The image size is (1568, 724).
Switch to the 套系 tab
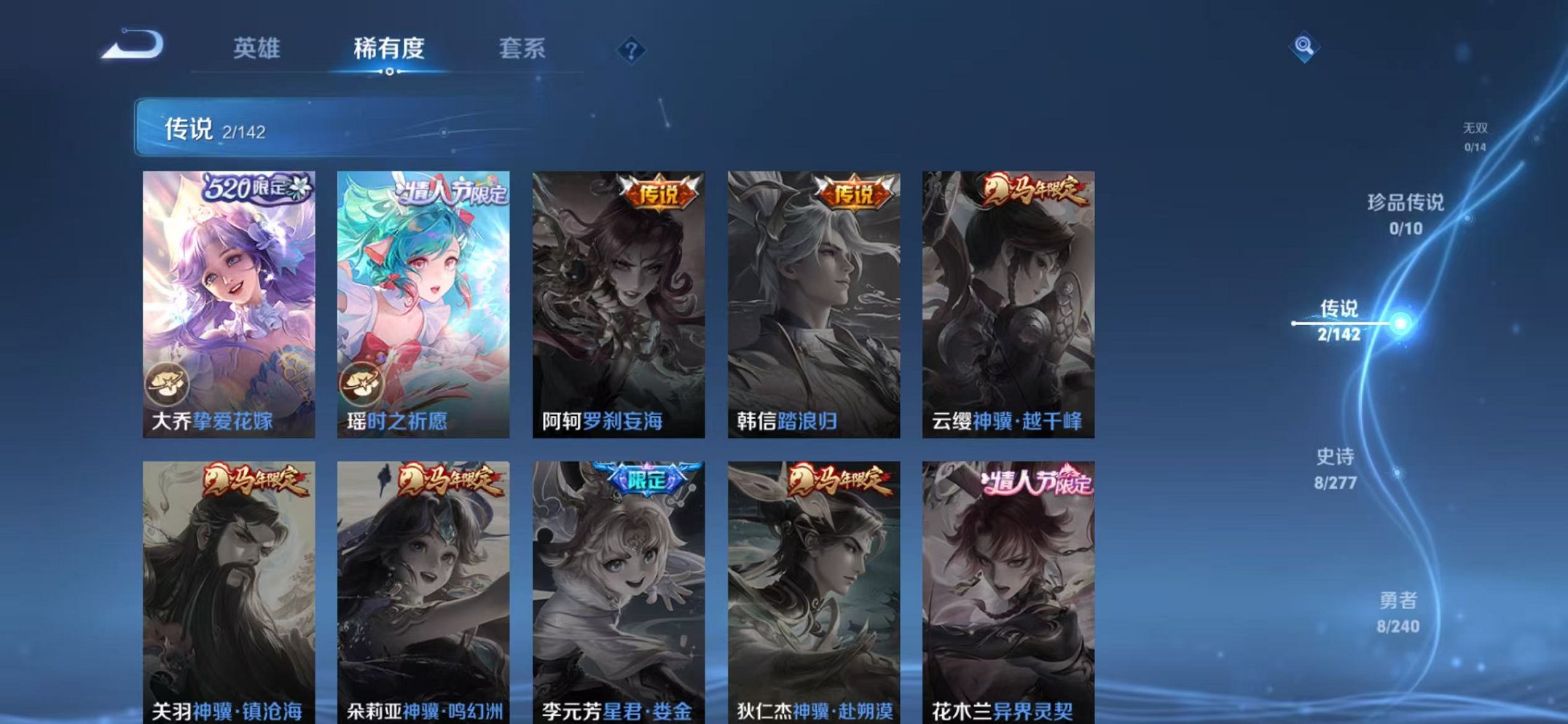[x=522, y=48]
